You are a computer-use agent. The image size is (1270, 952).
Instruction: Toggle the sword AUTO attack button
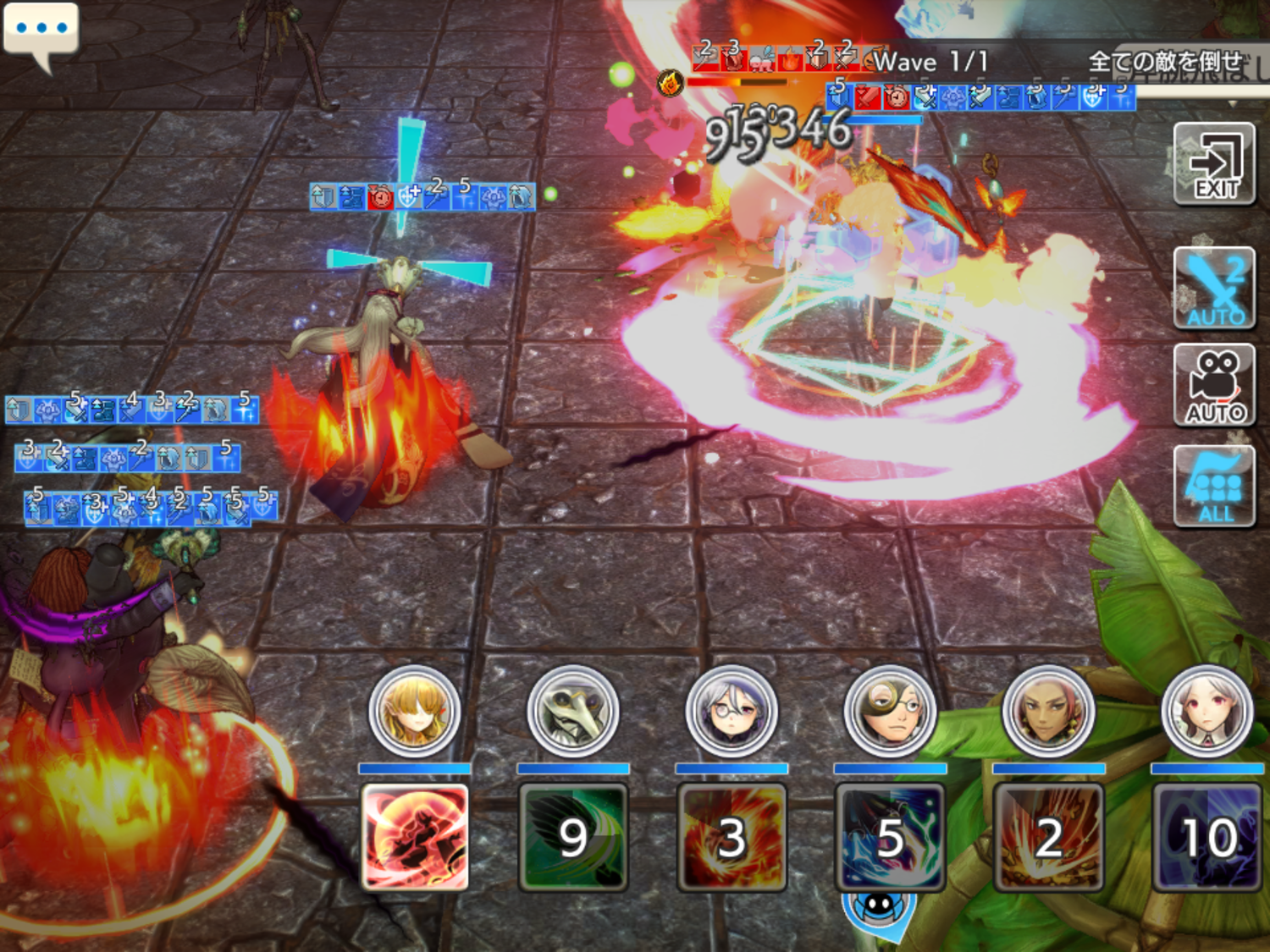click(x=1214, y=289)
